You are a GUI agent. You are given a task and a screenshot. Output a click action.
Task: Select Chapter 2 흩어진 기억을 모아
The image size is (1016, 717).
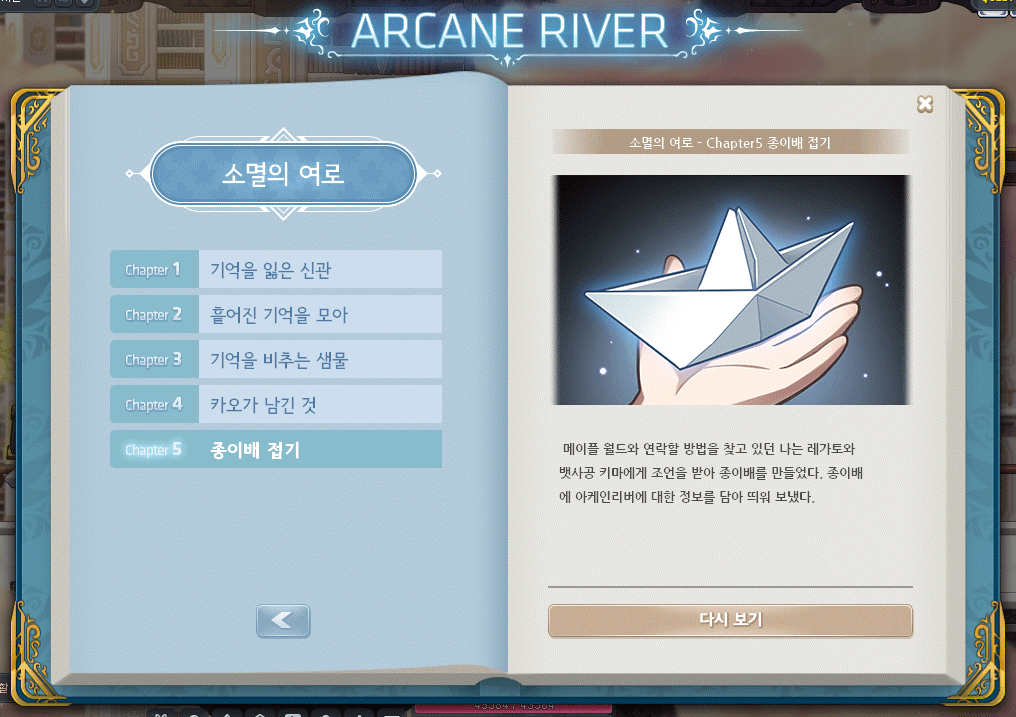pyautogui.click(x=276, y=314)
